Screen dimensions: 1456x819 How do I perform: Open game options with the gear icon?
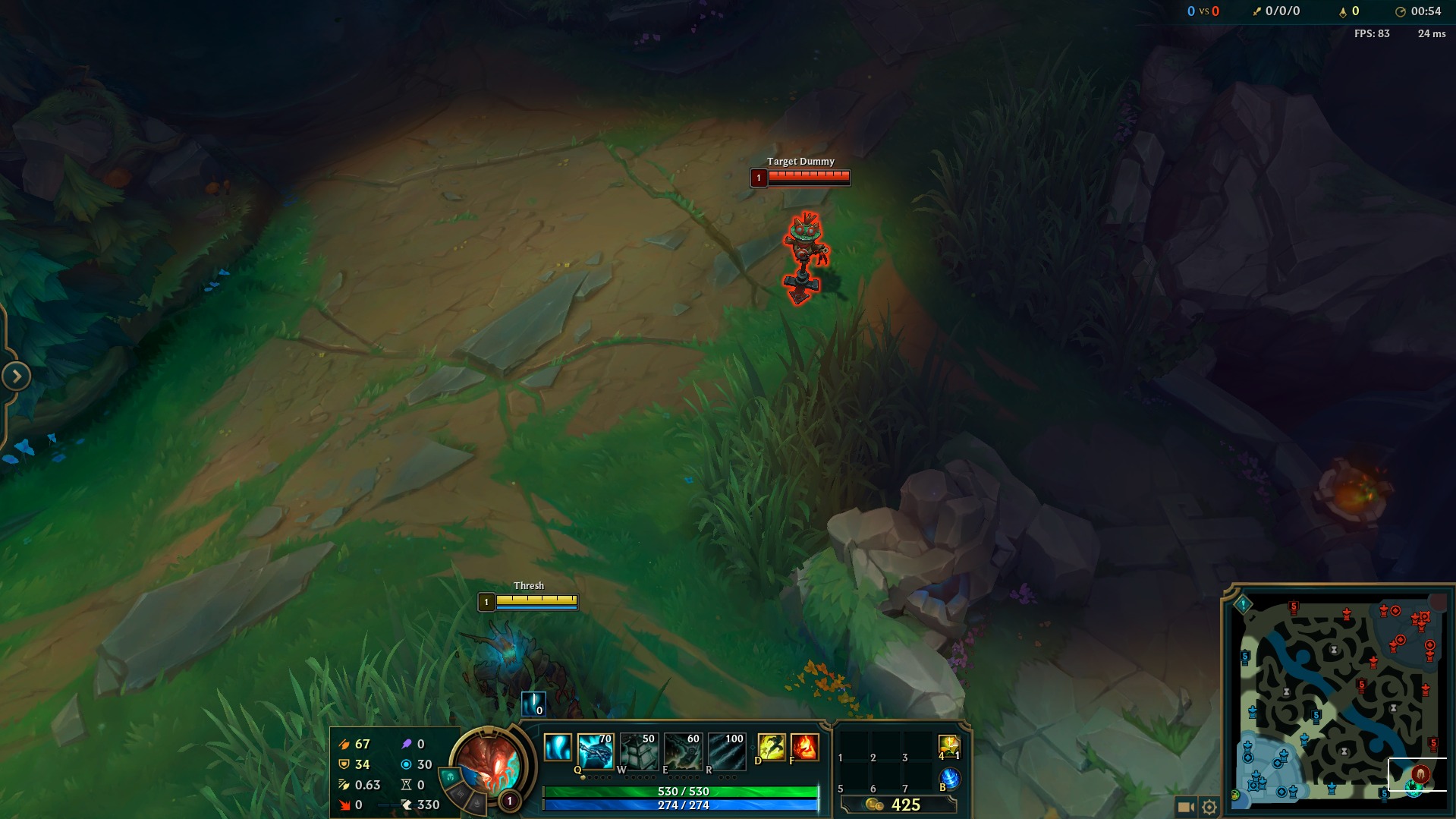point(1211,807)
